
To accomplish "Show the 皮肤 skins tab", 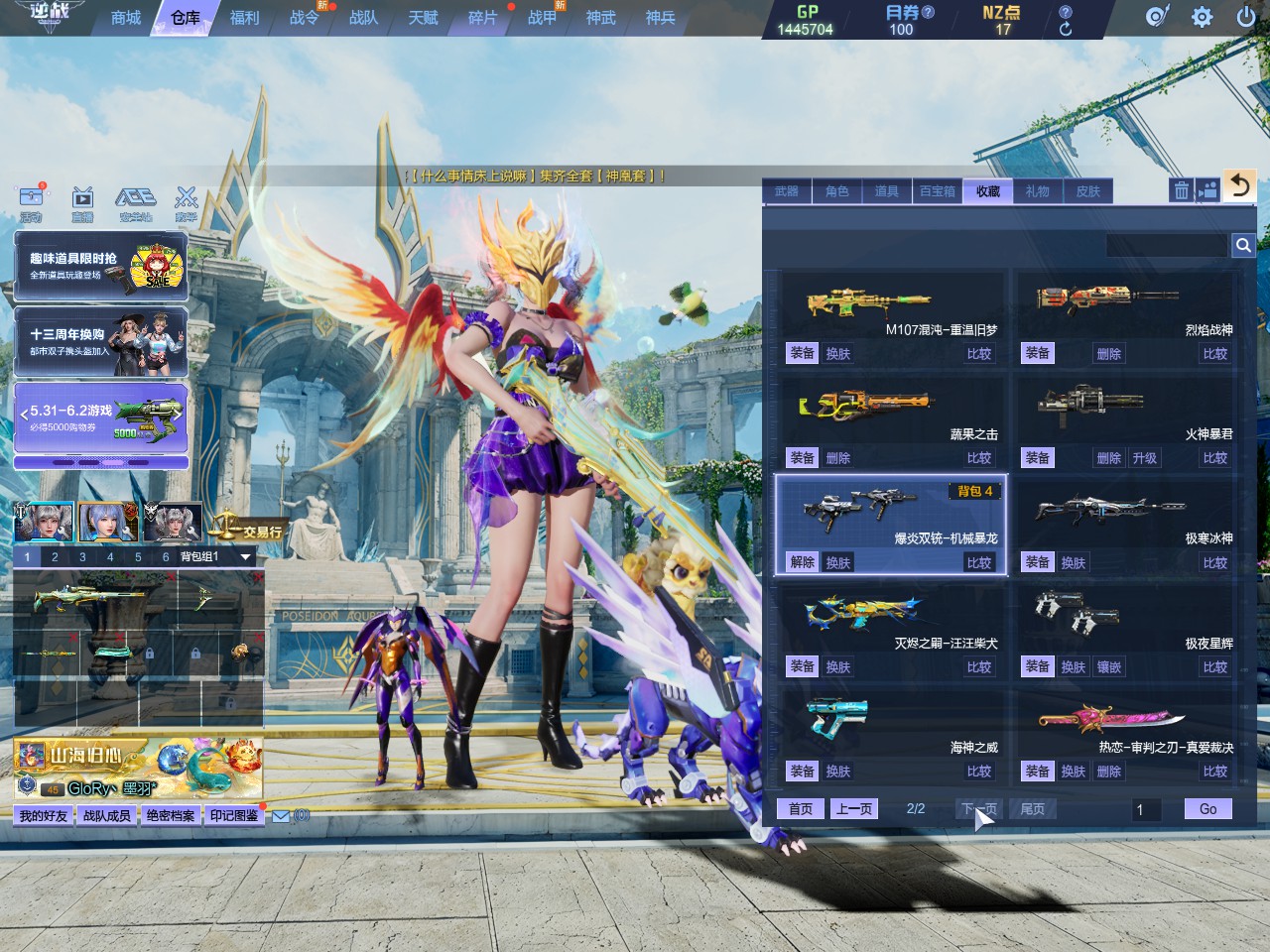I will 1088,191.
